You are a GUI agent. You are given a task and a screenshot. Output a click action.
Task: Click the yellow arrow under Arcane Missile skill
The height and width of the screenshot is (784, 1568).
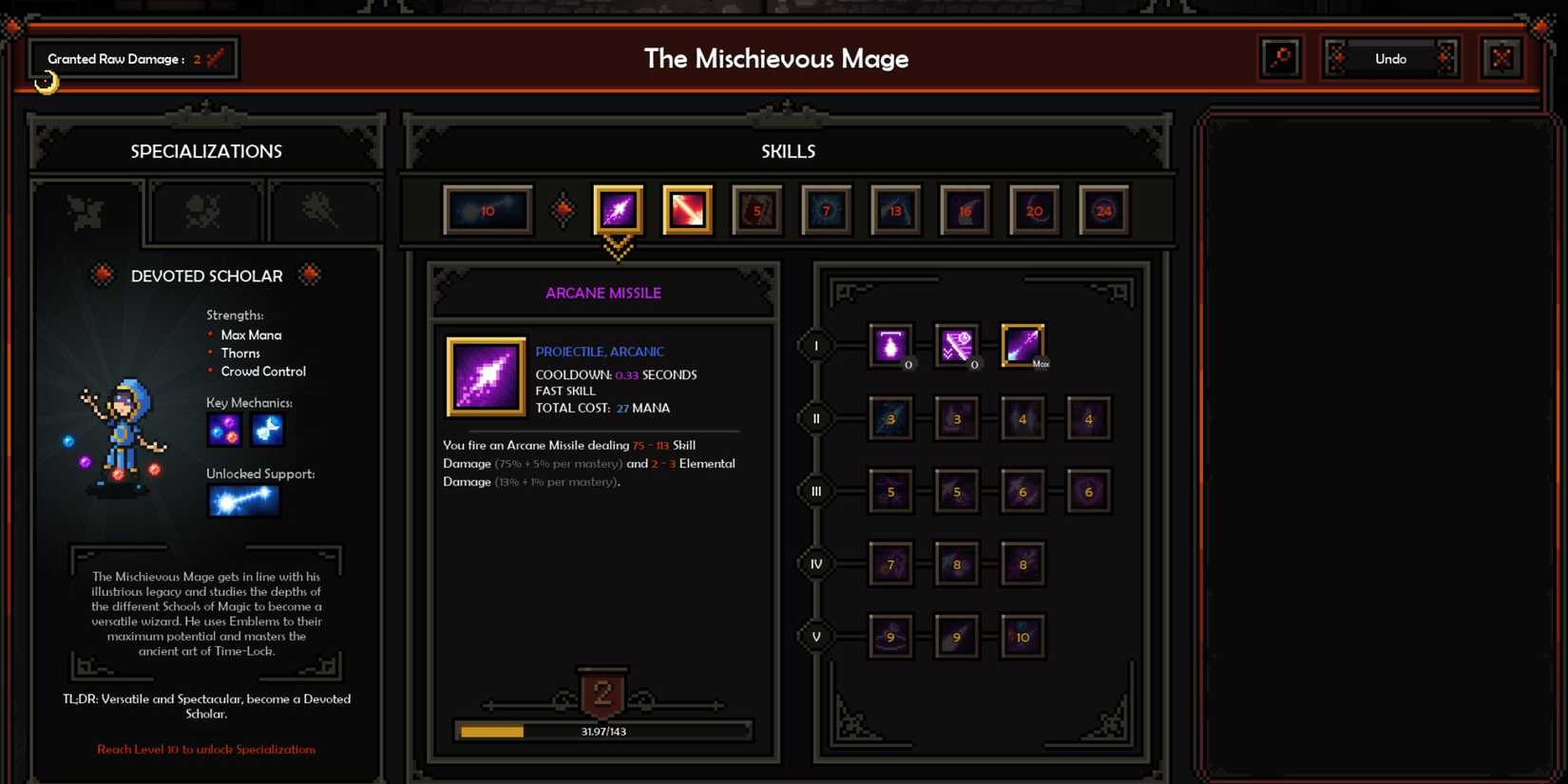point(619,250)
